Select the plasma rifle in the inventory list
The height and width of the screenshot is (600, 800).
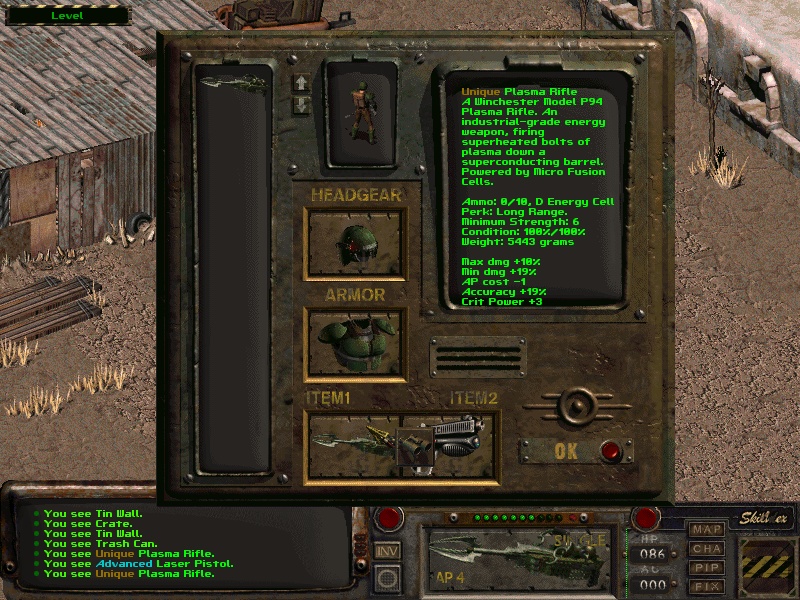coord(232,83)
